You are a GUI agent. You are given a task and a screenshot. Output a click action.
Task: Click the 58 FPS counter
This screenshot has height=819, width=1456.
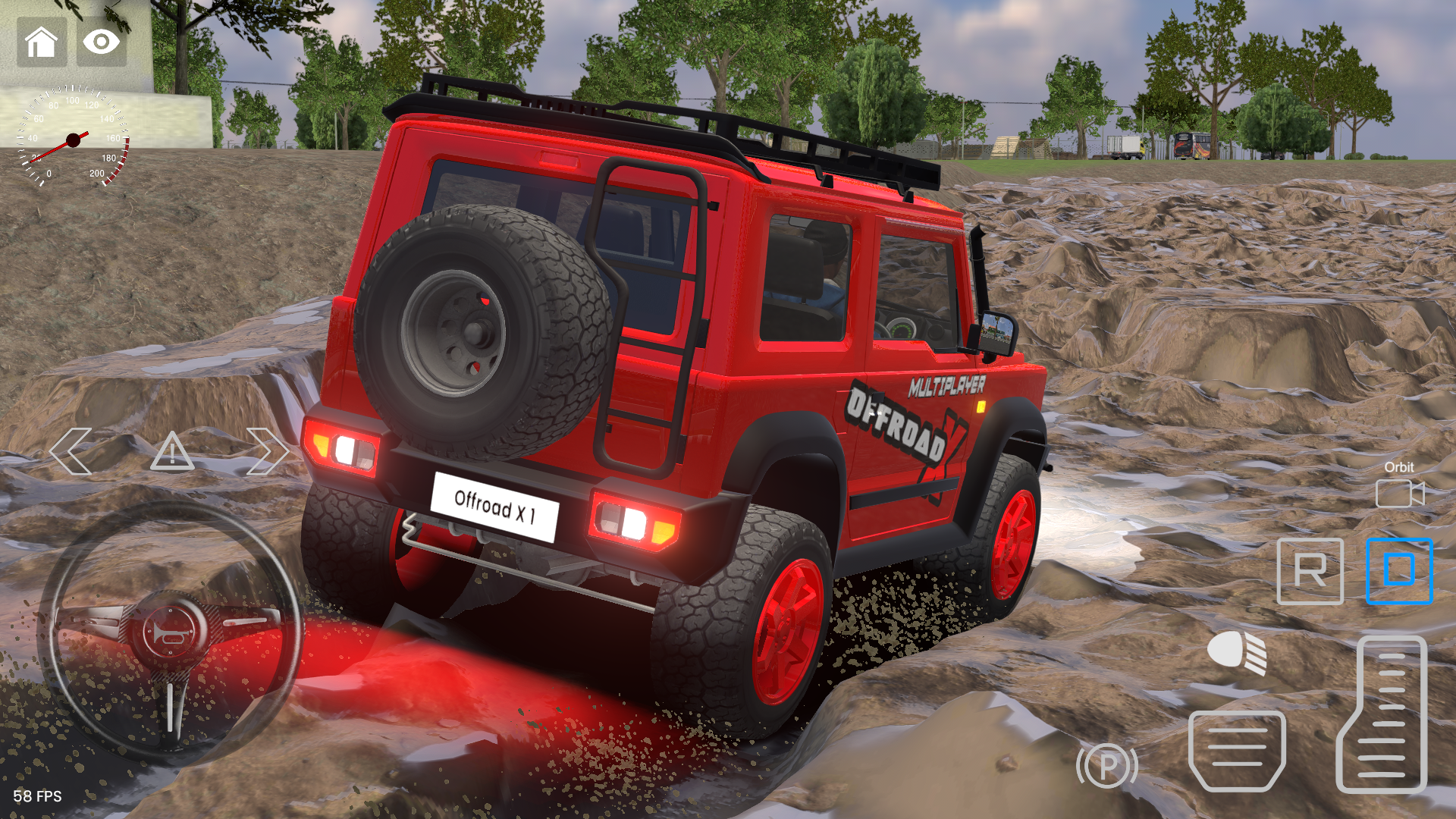(38, 797)
